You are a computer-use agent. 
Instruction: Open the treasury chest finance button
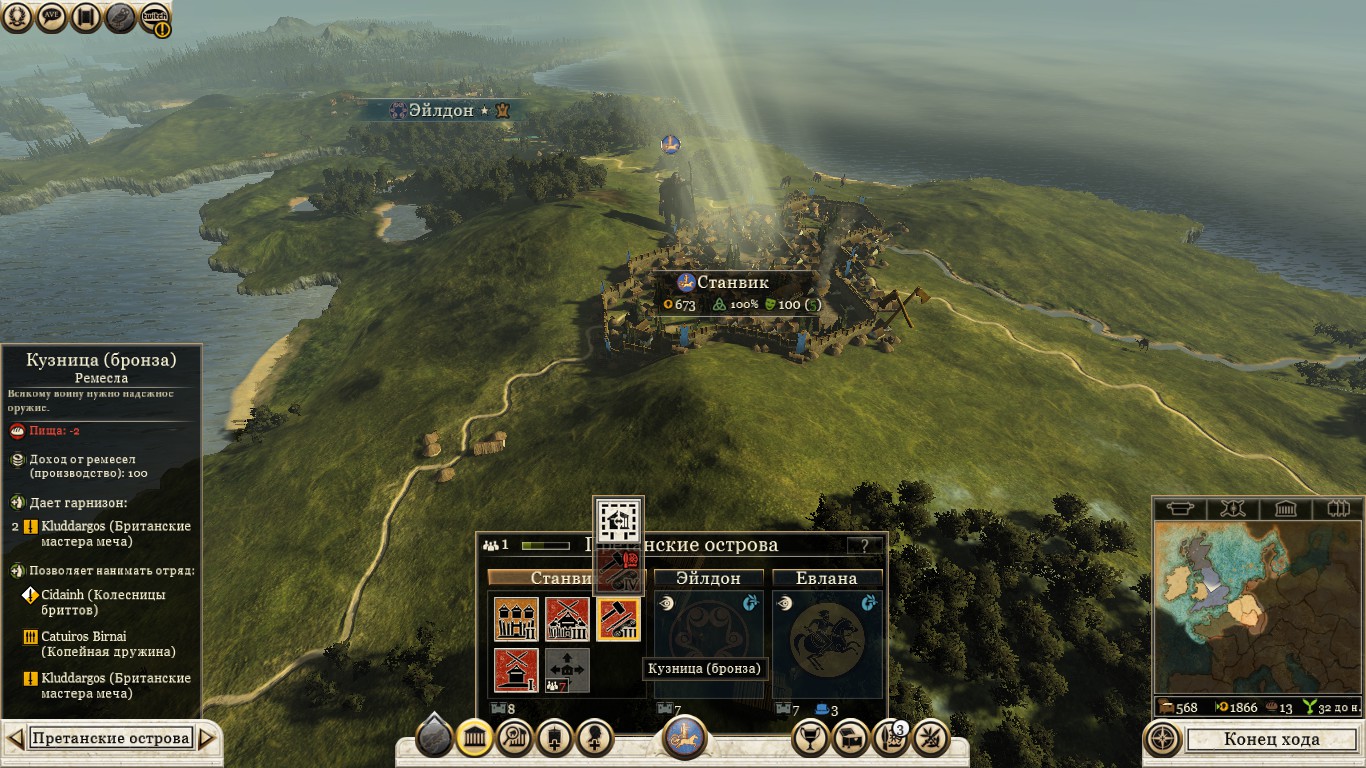[850, 739]
